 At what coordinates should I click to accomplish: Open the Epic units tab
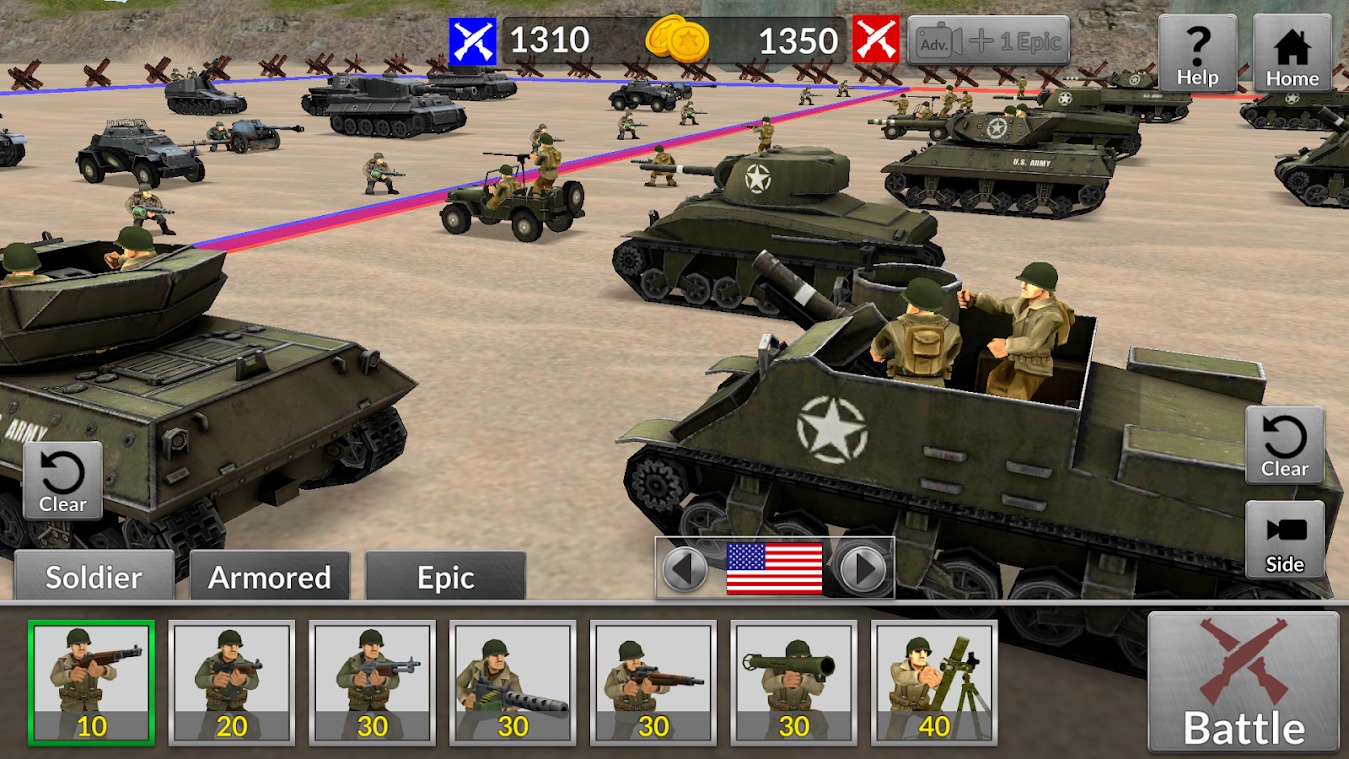coord(444,577)
